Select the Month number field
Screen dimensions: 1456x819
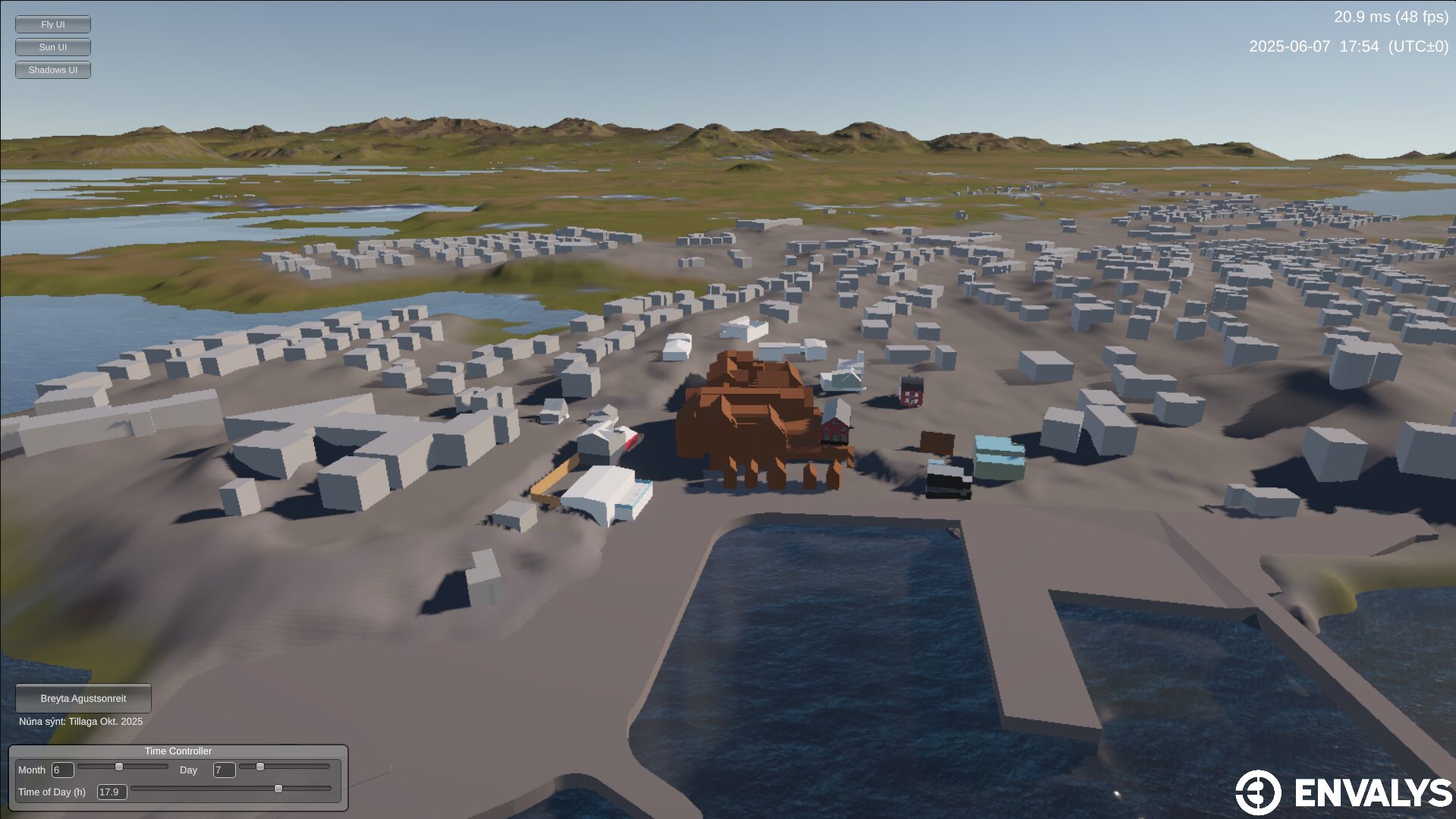coord(62,770)
